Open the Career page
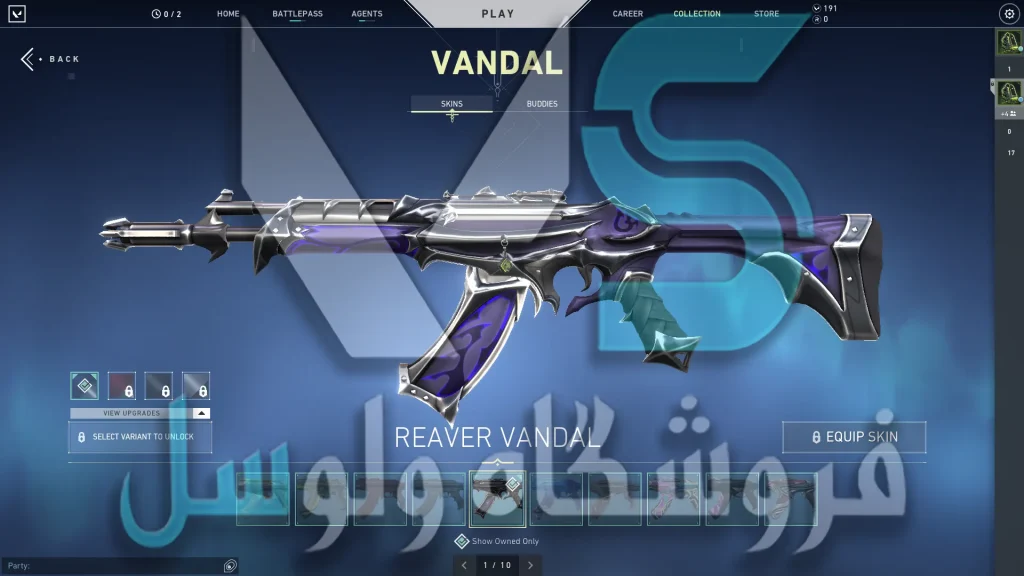Image resolution: width=1024 pixels, height=576 pixels. (x=628, y=14)
